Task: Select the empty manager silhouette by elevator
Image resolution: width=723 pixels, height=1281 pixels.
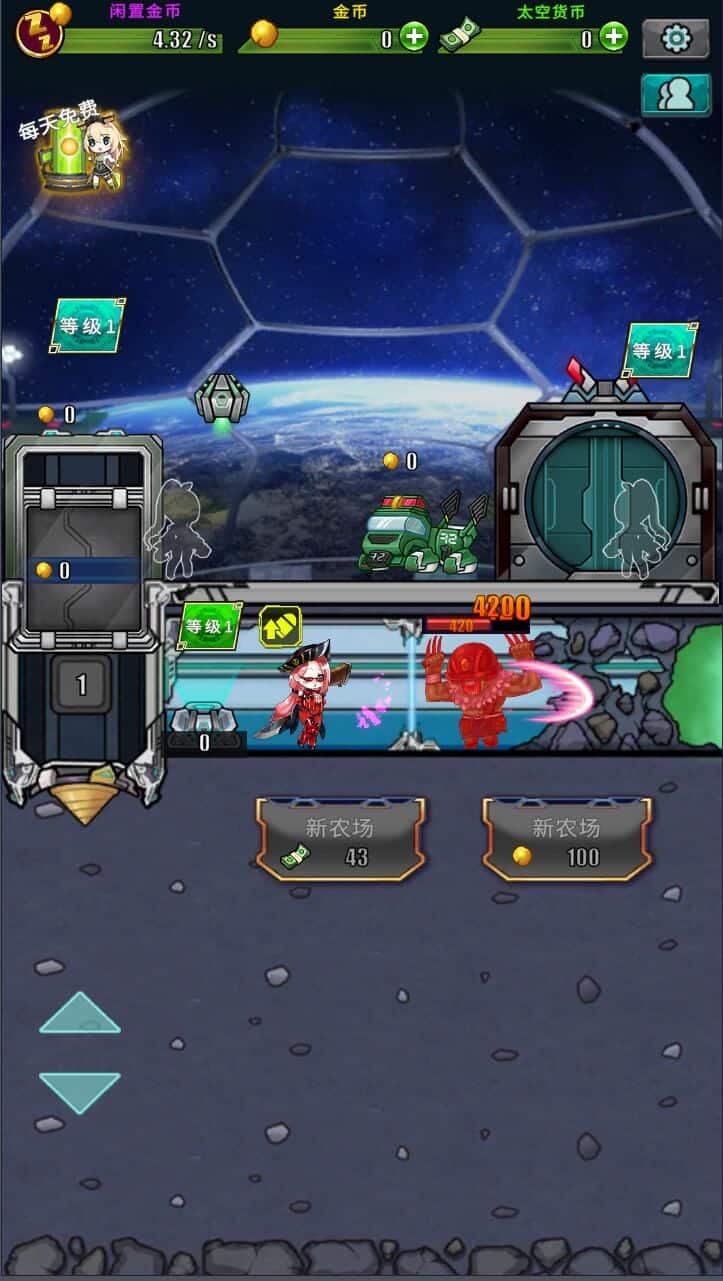Action: (x=177, y=529)
